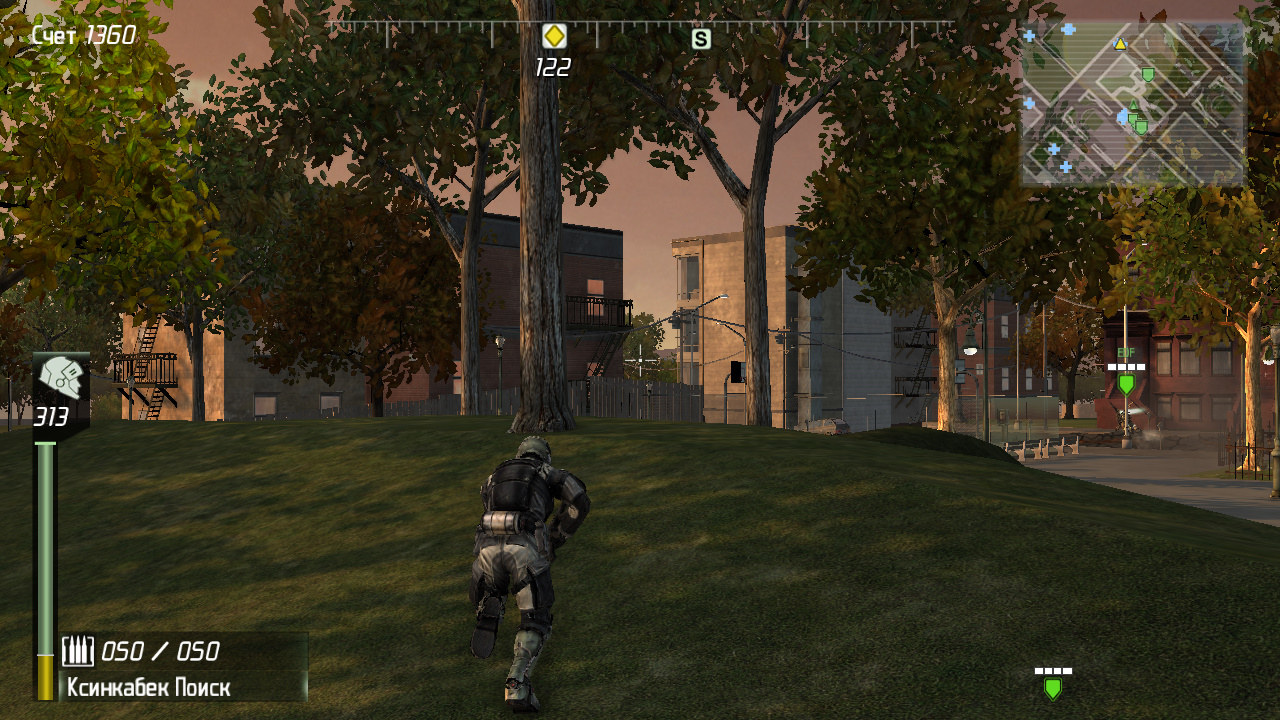
Task: Choose the Ксинкабек Поиск weapon label
Action: click(x=149, y=688)
